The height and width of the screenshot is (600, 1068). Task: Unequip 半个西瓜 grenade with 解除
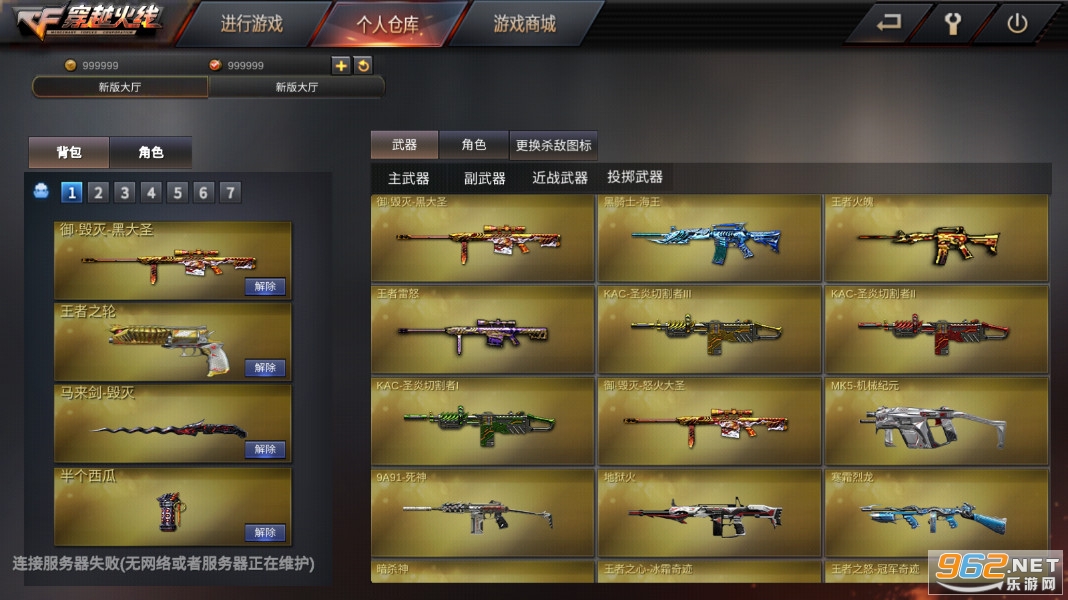pyautogui.click(x=265, y=532)
